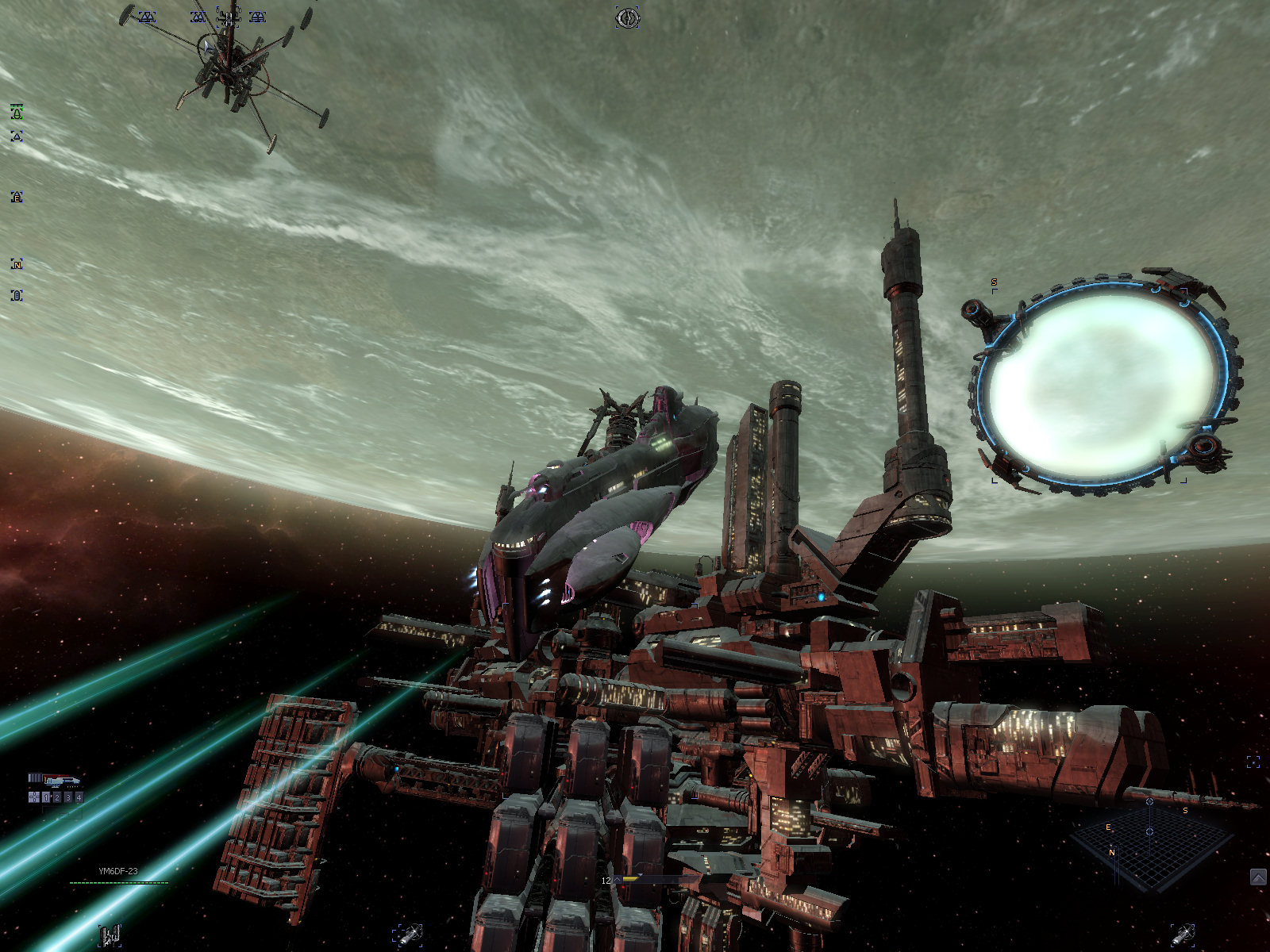
Task: Select the green ship edge indicator
Action: pos(17,113)
